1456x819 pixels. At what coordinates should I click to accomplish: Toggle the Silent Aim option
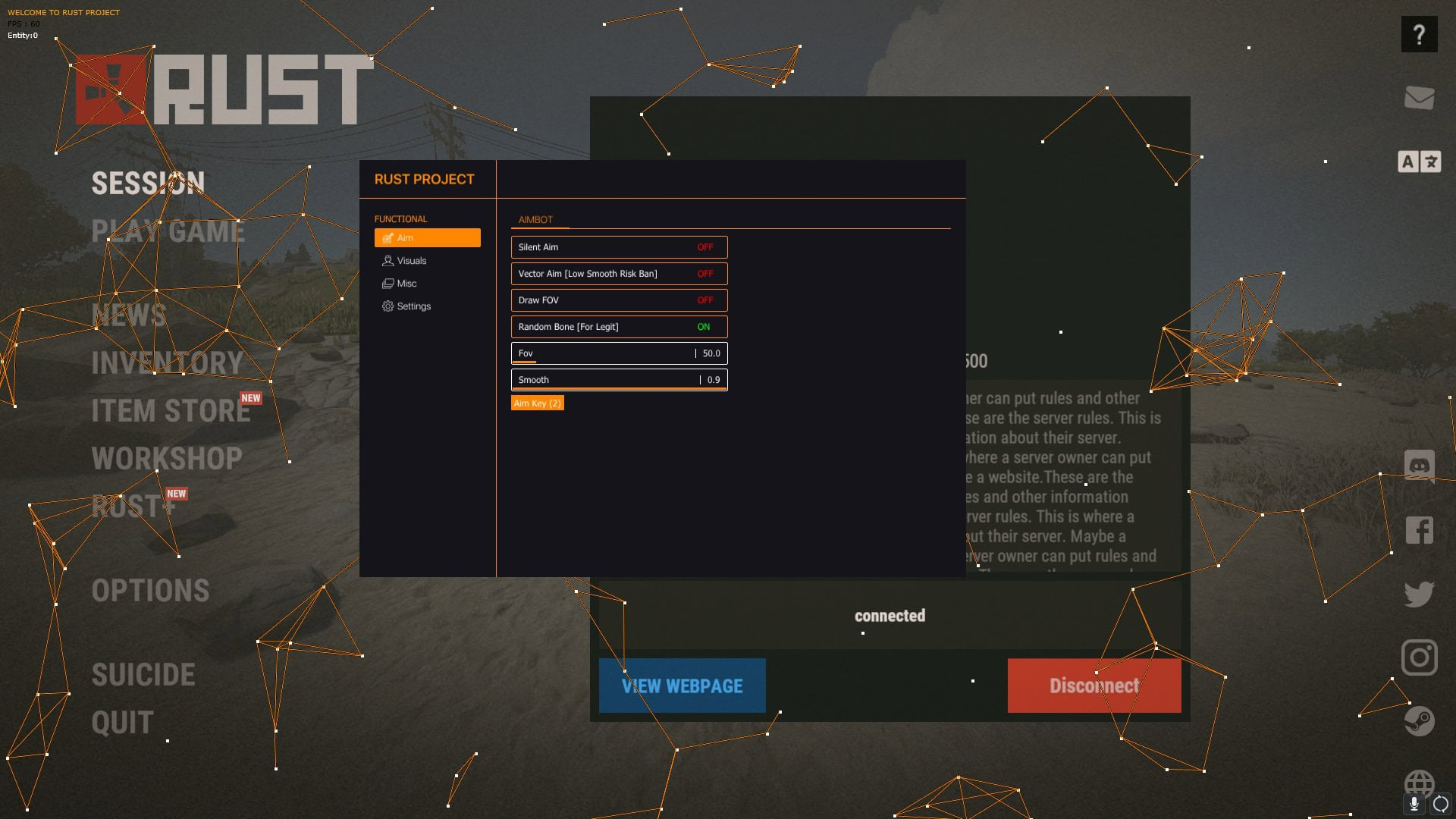point(619,247)
